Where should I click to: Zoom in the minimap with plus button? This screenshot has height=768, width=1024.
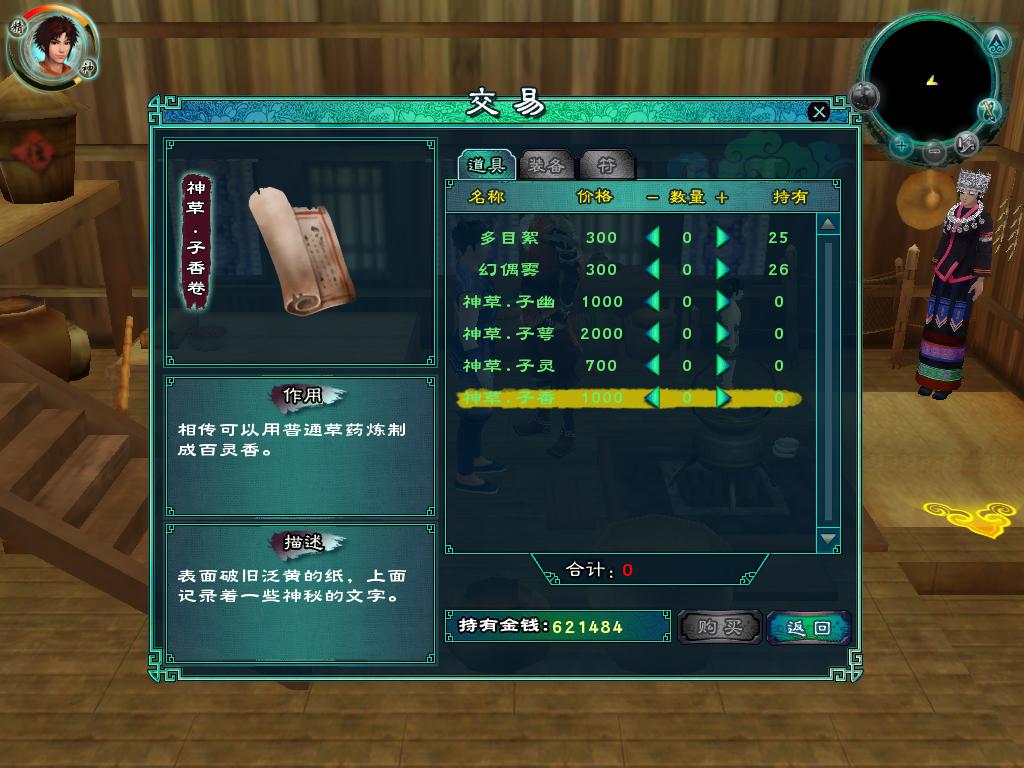901,147
